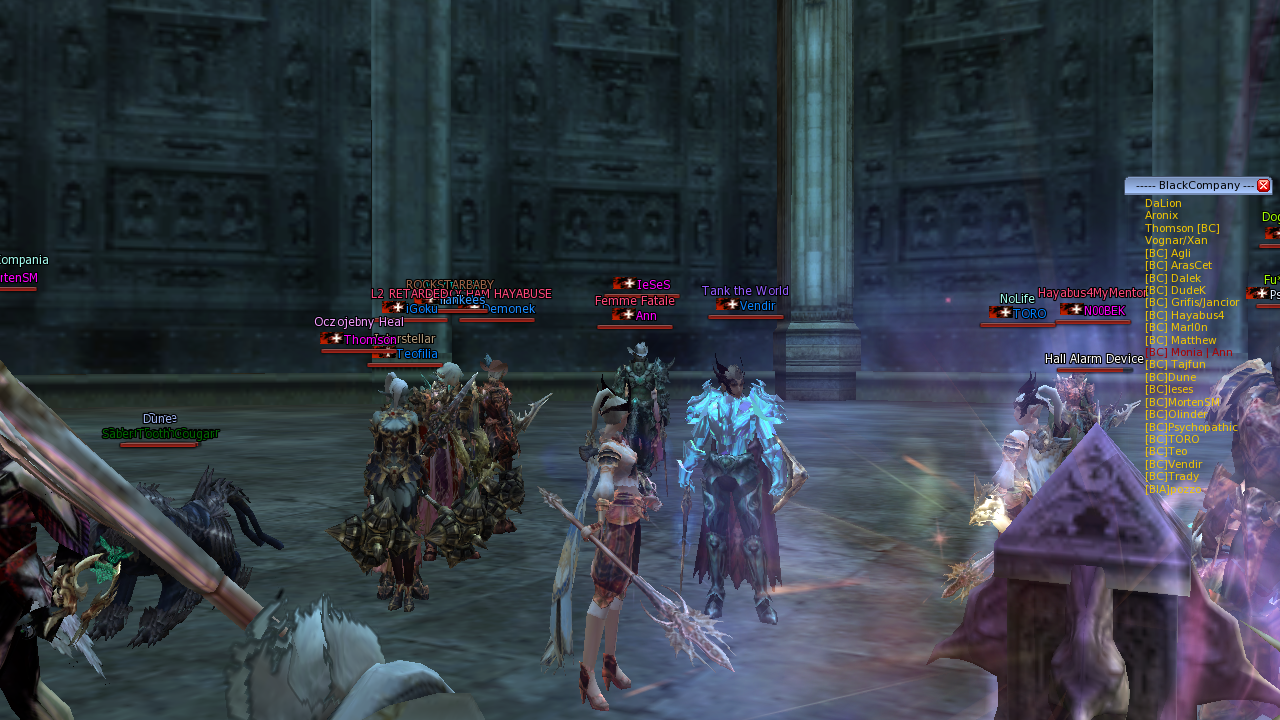
Task: Choose Thomson [BC] from the list
Action: tap(1182, 228)
